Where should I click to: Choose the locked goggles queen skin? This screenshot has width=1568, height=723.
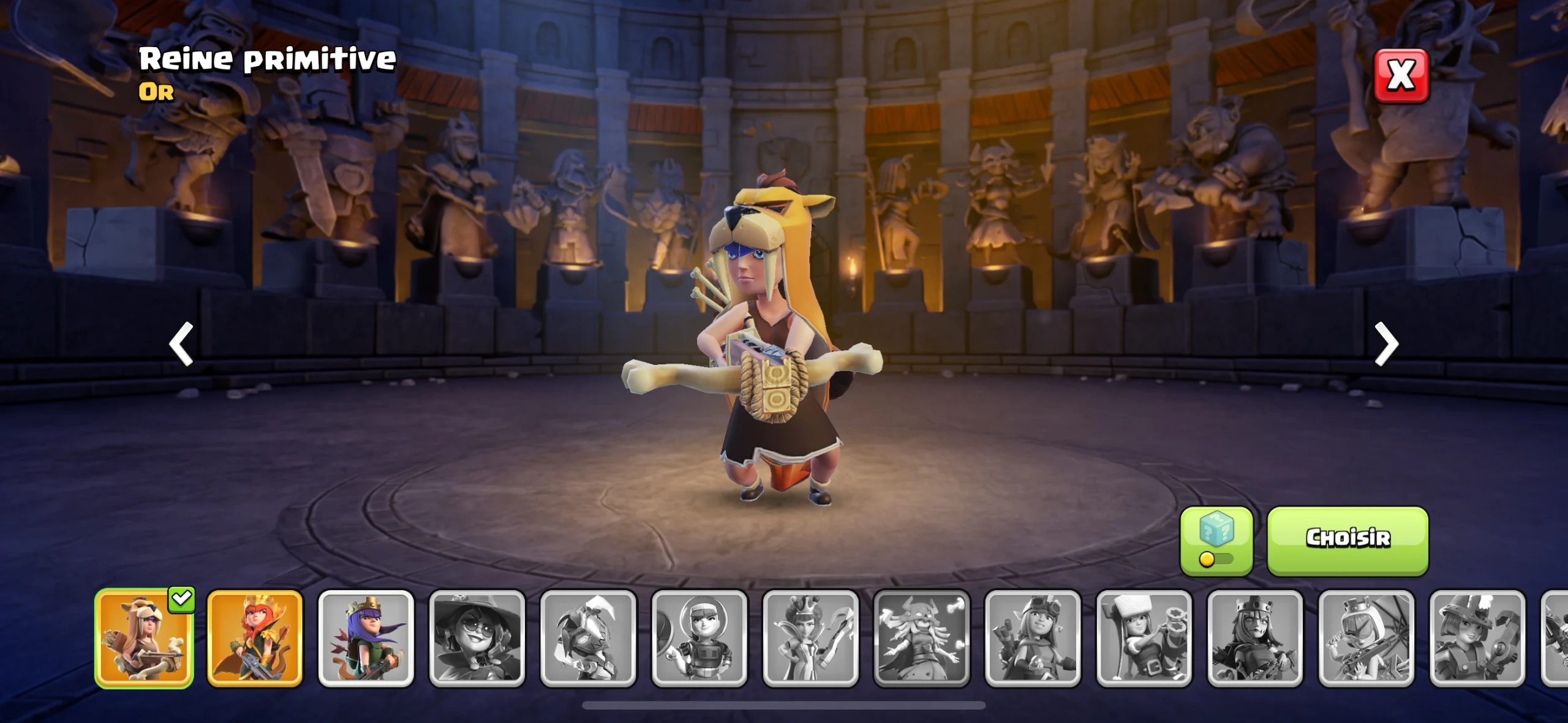pos(1033,638)
